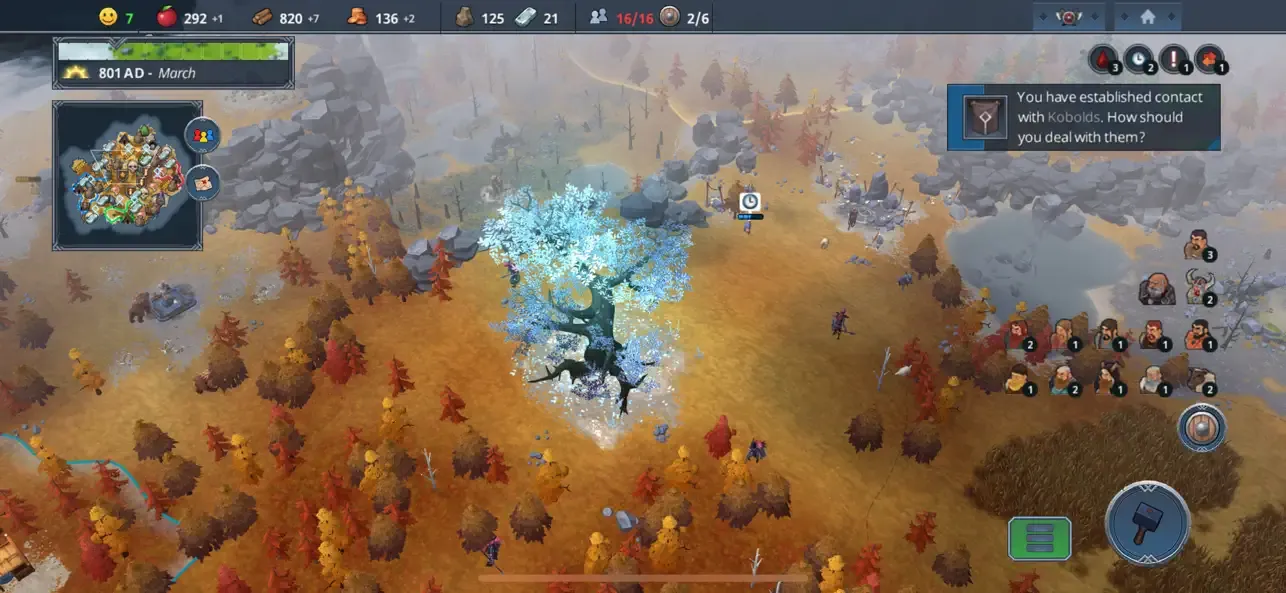Tap the clock marker above the villager
Viewport: 1286px width, 593px height.
coord(749,202)
